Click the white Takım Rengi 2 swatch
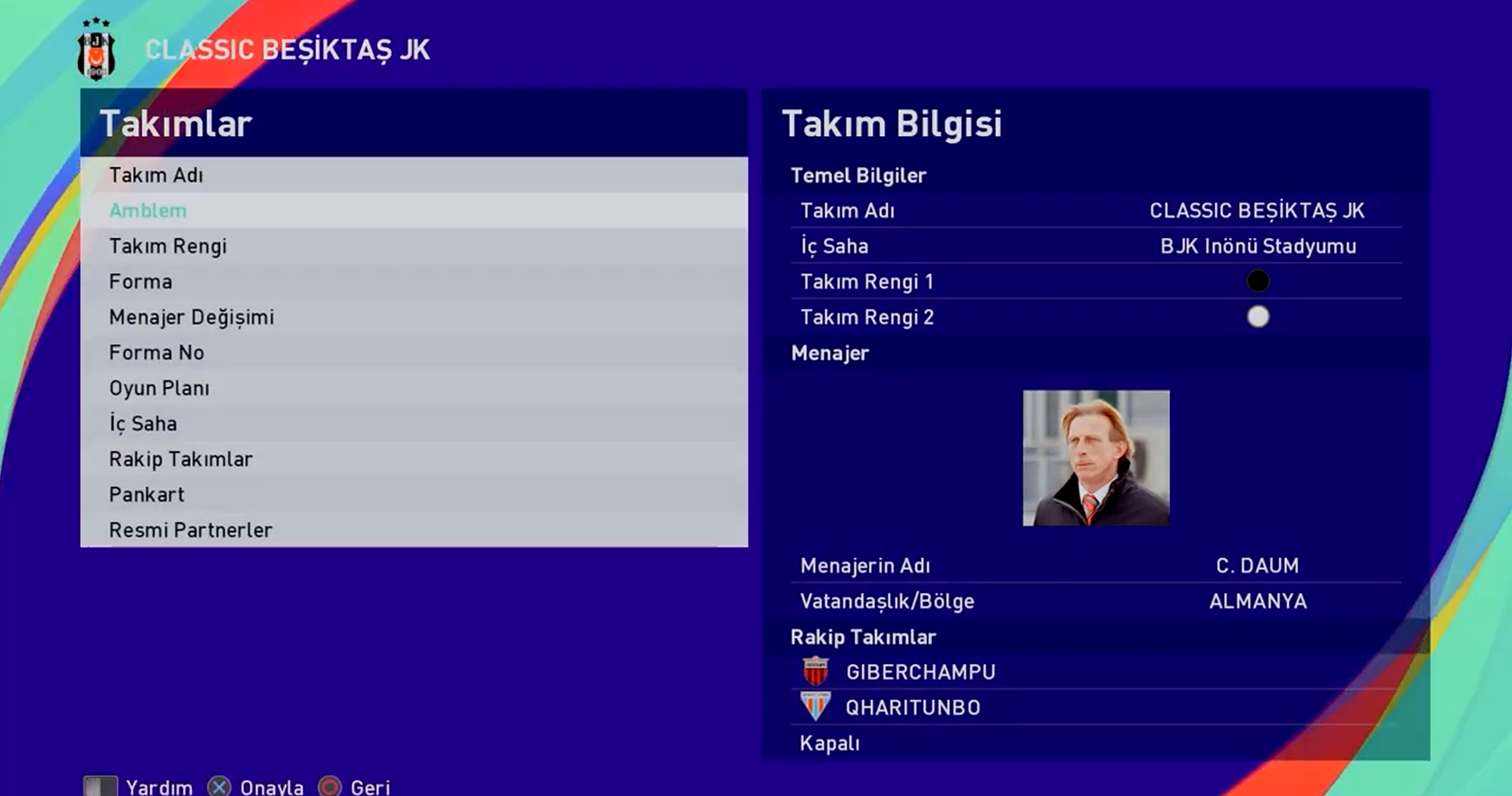 [1258, 317]
